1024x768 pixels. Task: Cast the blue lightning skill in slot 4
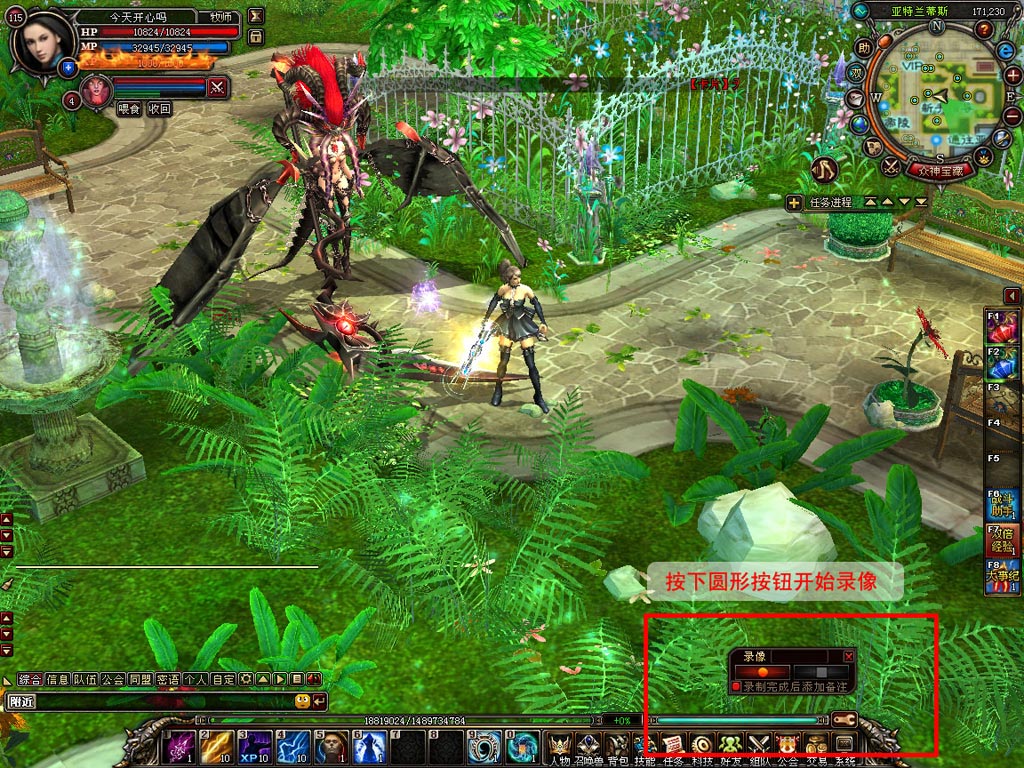pyautogui.click(x=291, y=747)
